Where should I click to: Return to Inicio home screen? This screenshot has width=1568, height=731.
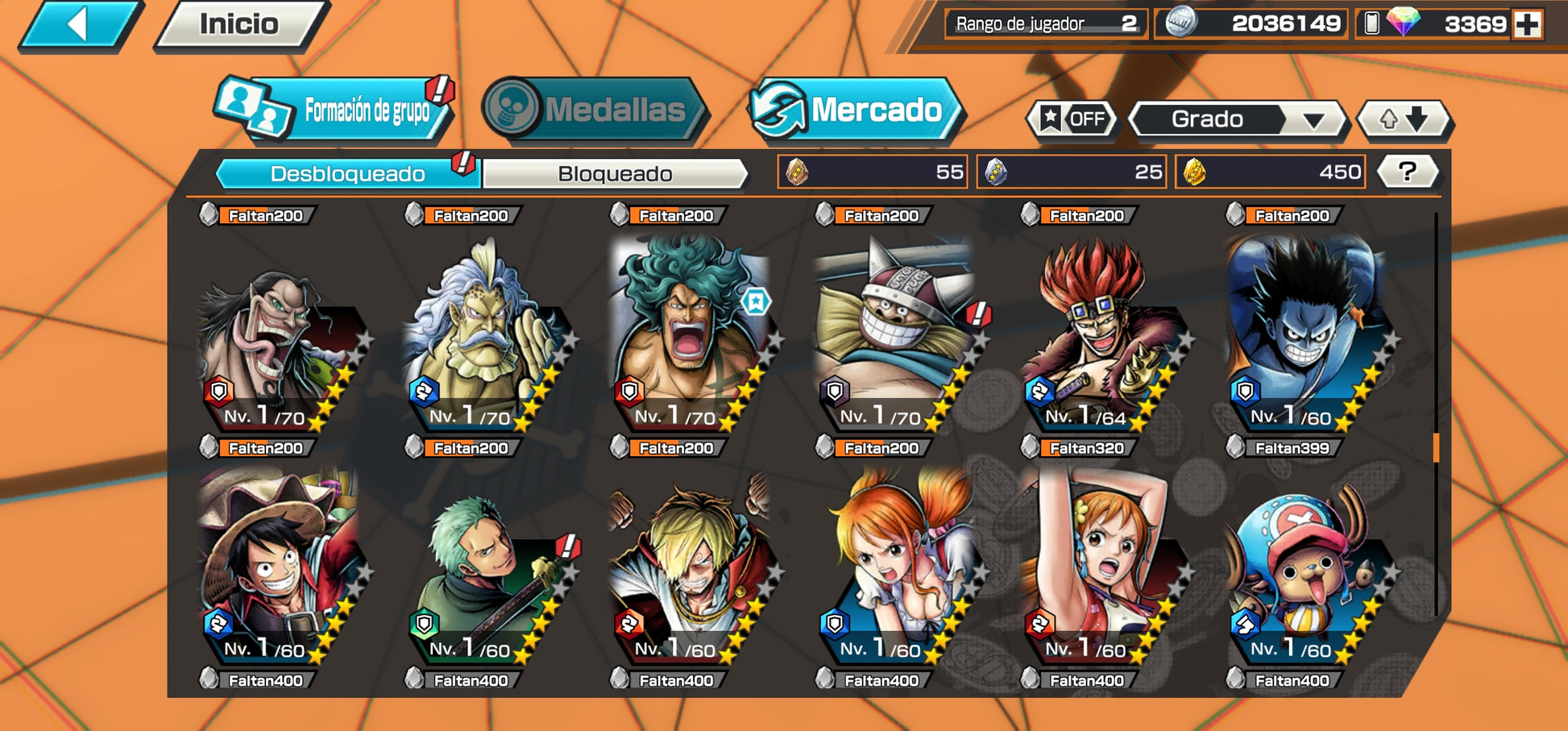coord(239,24)
